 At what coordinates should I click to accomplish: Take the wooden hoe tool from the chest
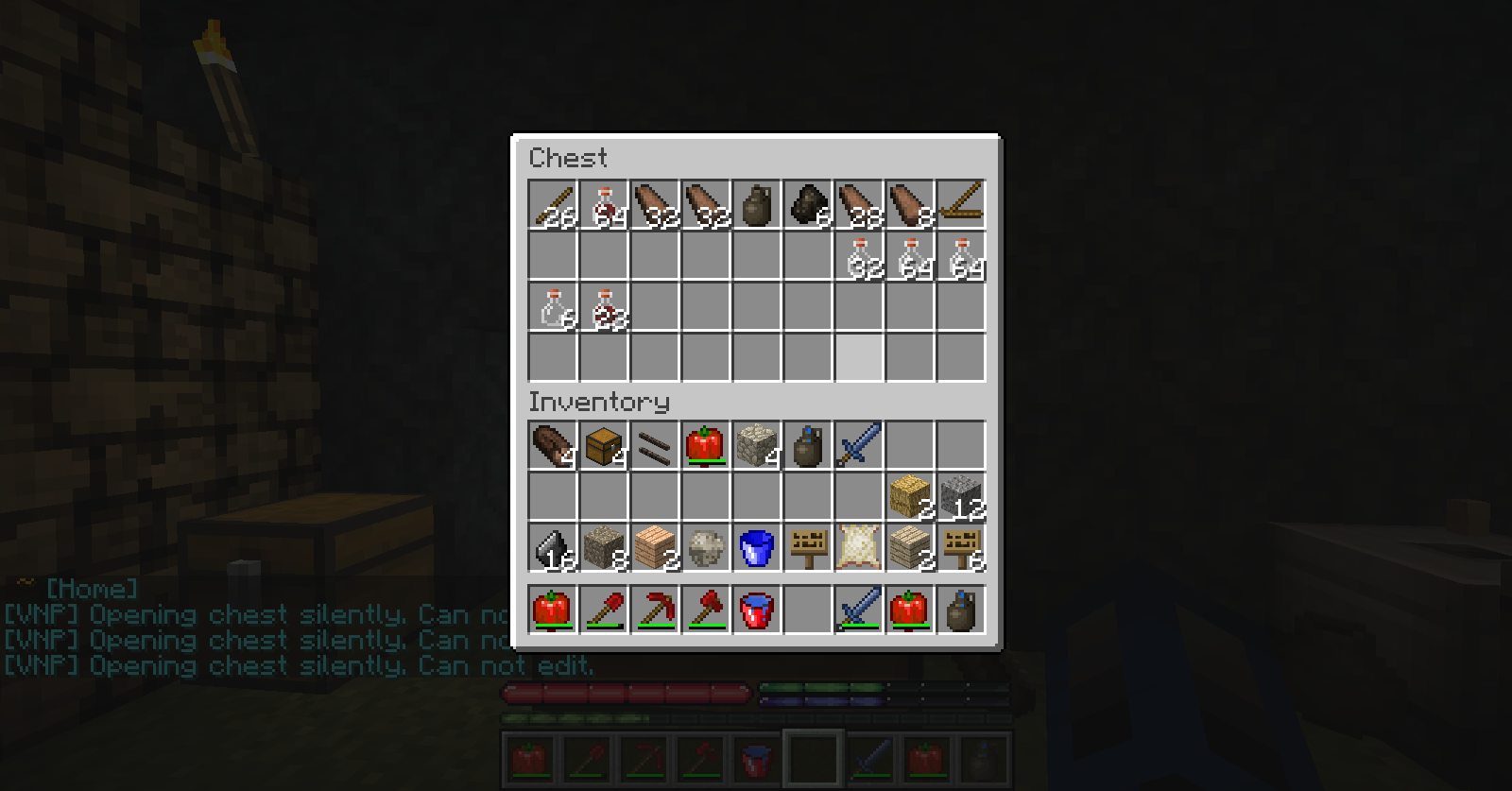pyautogui.click(x=961, y=205)
